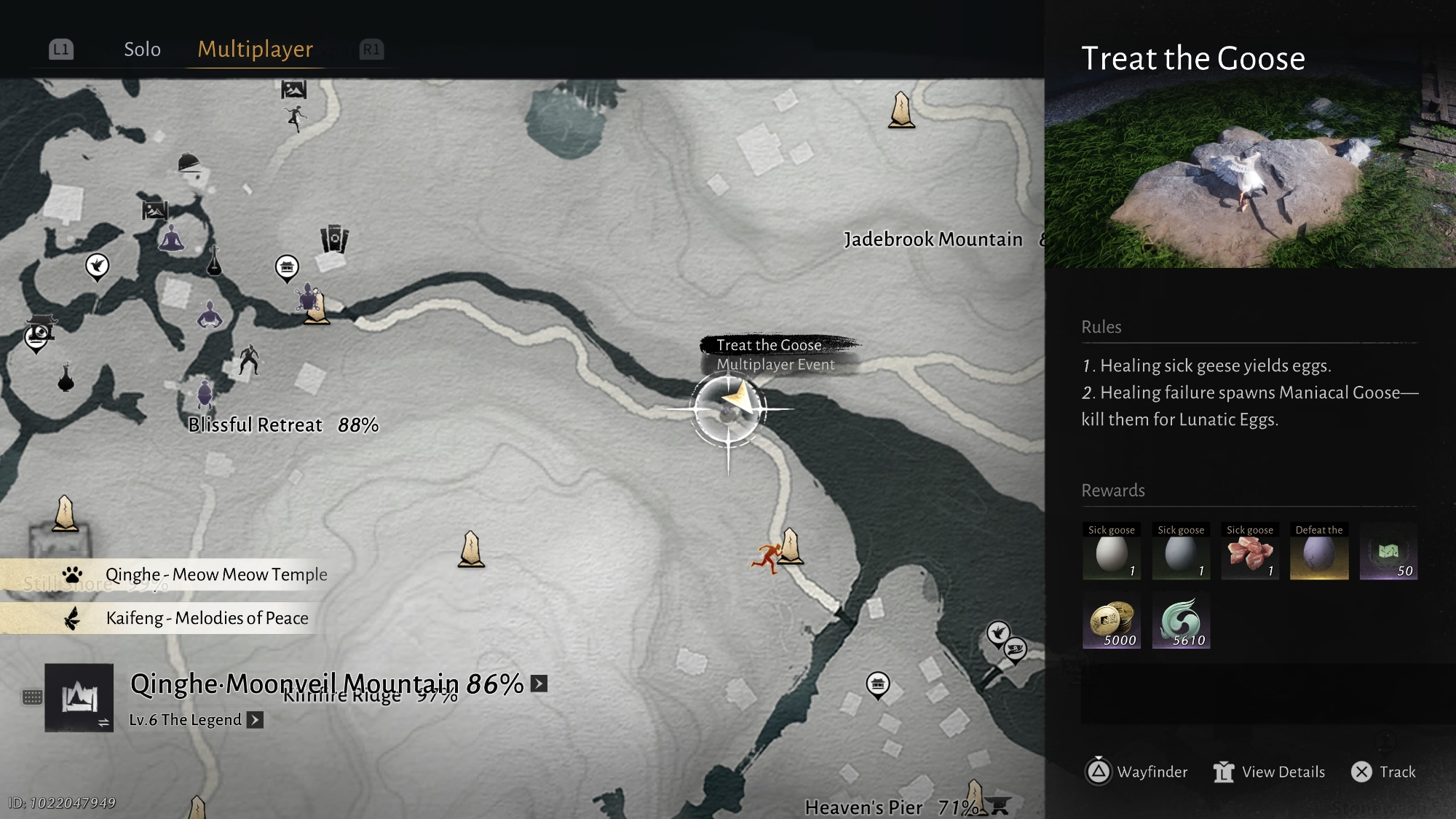View Details of Treat the Goose

[1270, 772]
